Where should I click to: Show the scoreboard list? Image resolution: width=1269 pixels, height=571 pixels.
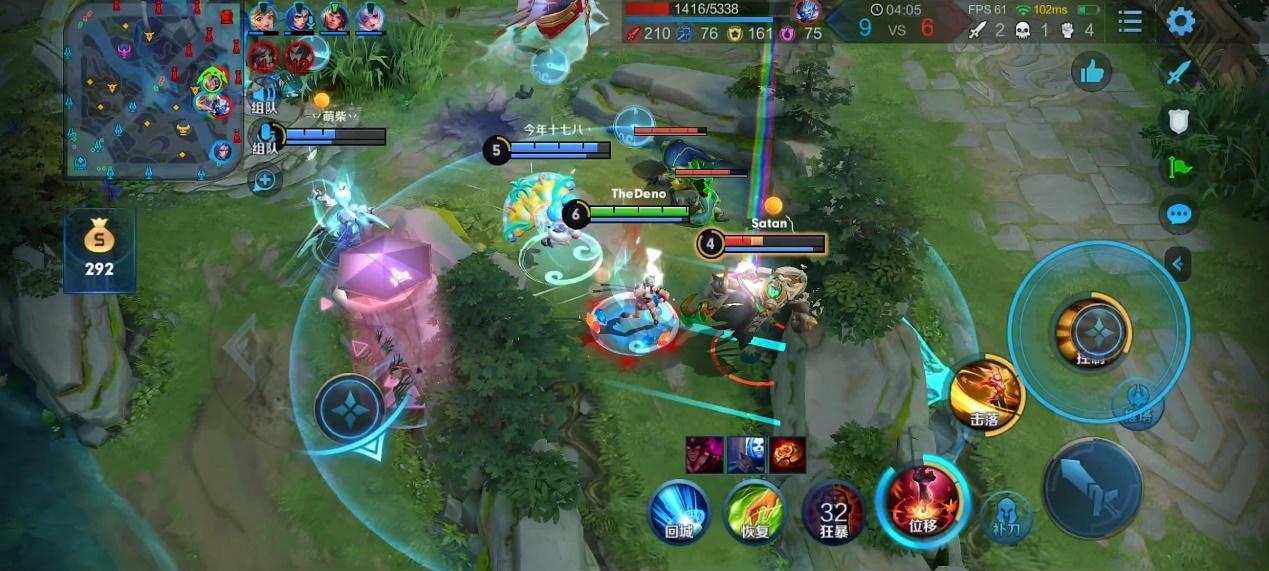point(1130,21)
